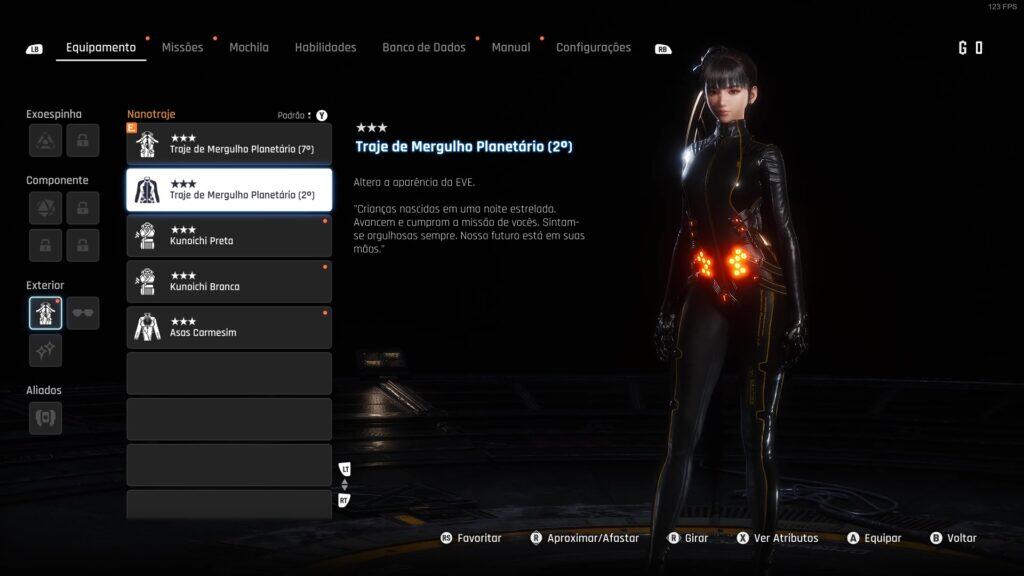Image resolution: width=1024 pixels, height=576 pixels.
Task: Switch to the Missões tab
Action: click(x=182, y=47)
